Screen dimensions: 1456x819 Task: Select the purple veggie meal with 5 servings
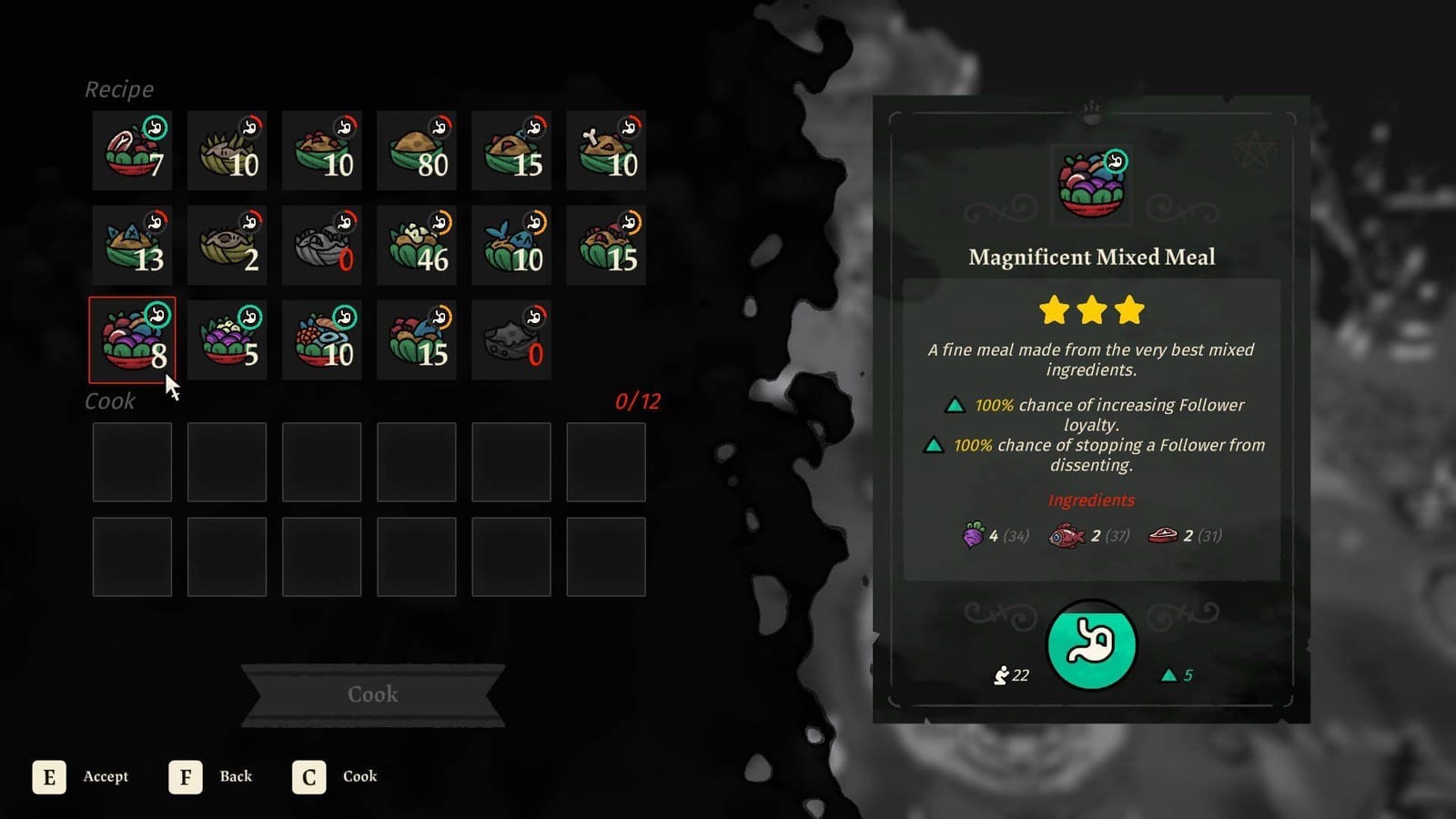pos(227,339)
